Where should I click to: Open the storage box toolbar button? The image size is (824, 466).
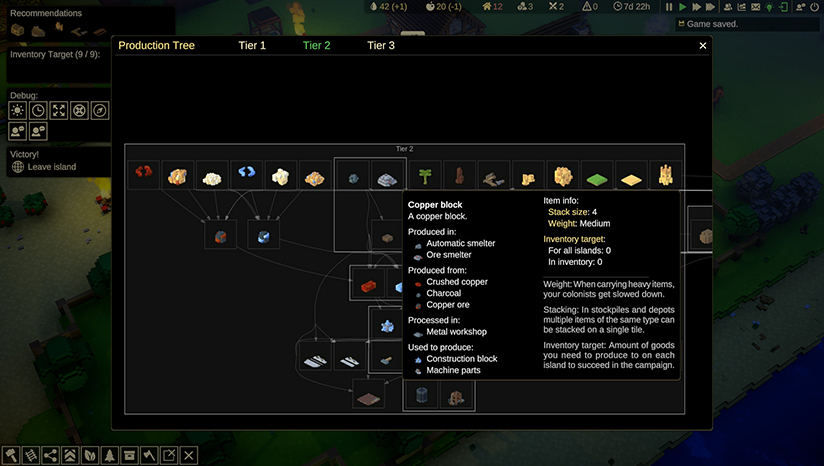point(129,455)
